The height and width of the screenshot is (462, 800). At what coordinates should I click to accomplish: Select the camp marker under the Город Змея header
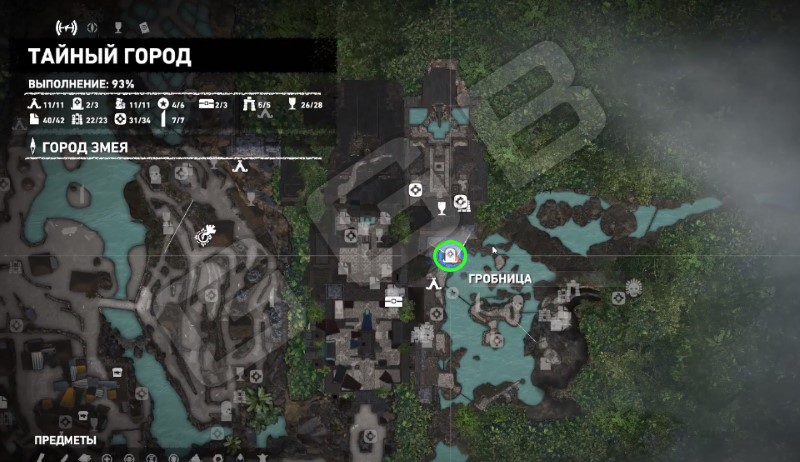click(x=240, y=168)
